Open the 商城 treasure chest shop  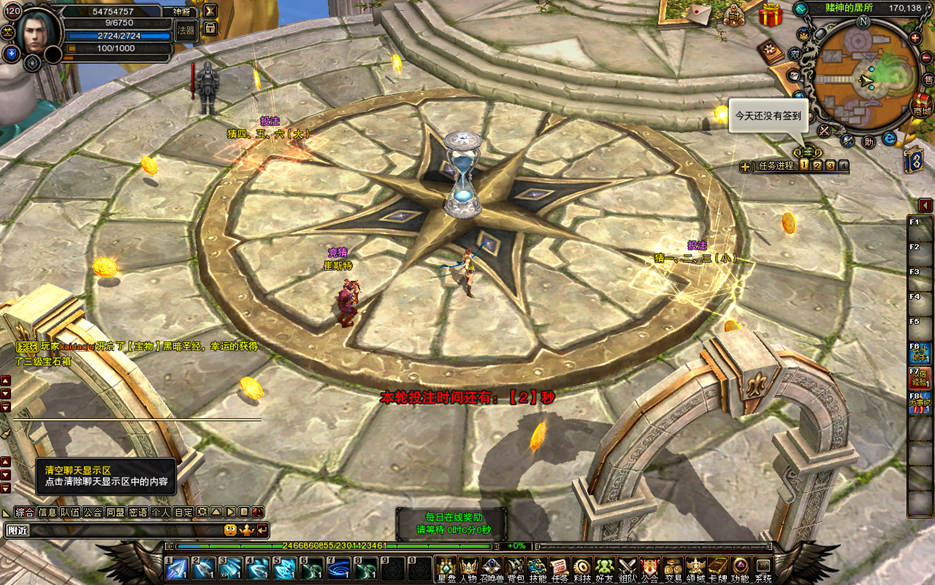coord(919,104)
